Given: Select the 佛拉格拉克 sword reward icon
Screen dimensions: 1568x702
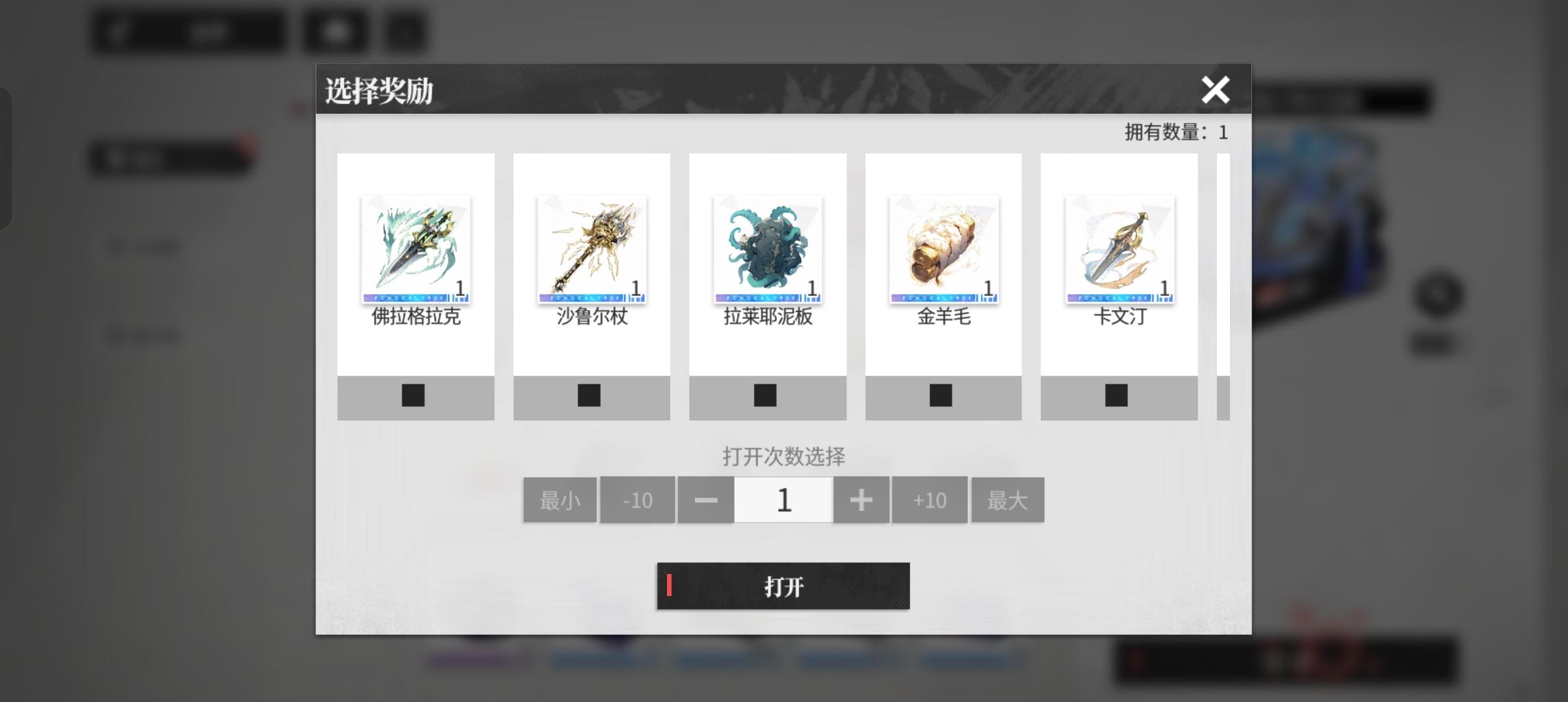Looking at the screenshot, I should click(x=415, y=249).
